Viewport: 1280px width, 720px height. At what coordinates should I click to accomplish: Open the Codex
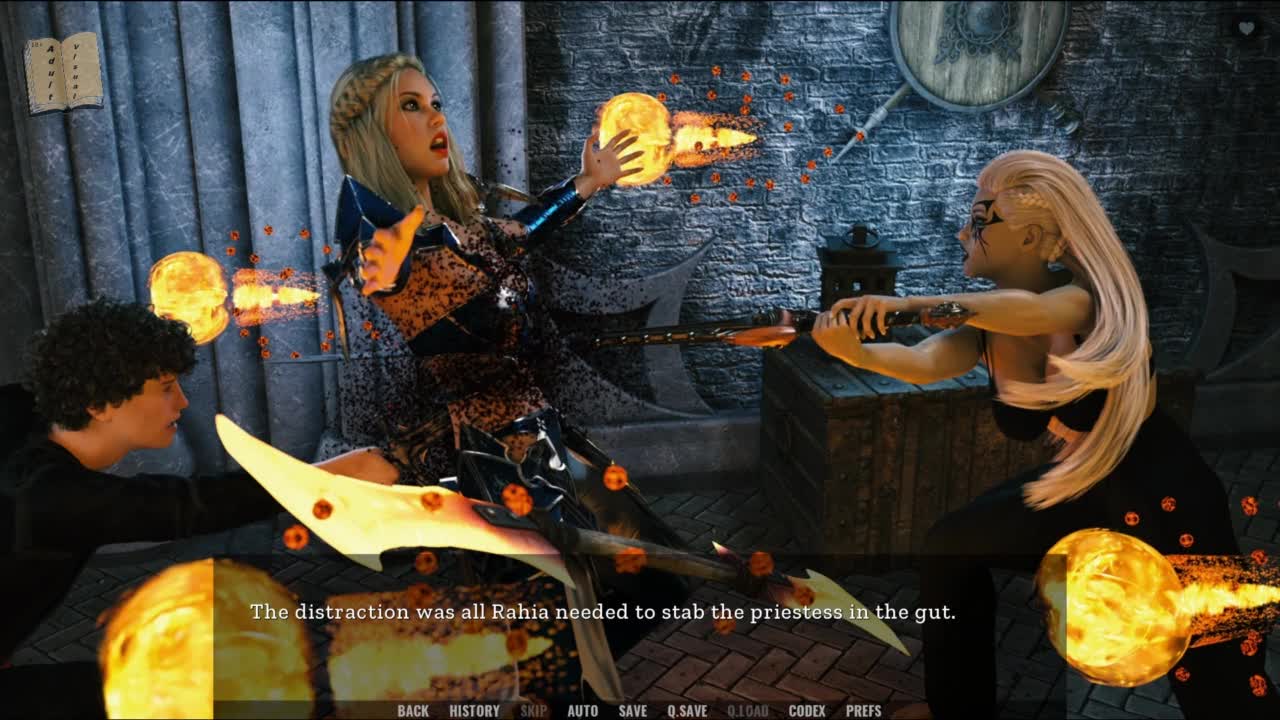pos(807,711)
